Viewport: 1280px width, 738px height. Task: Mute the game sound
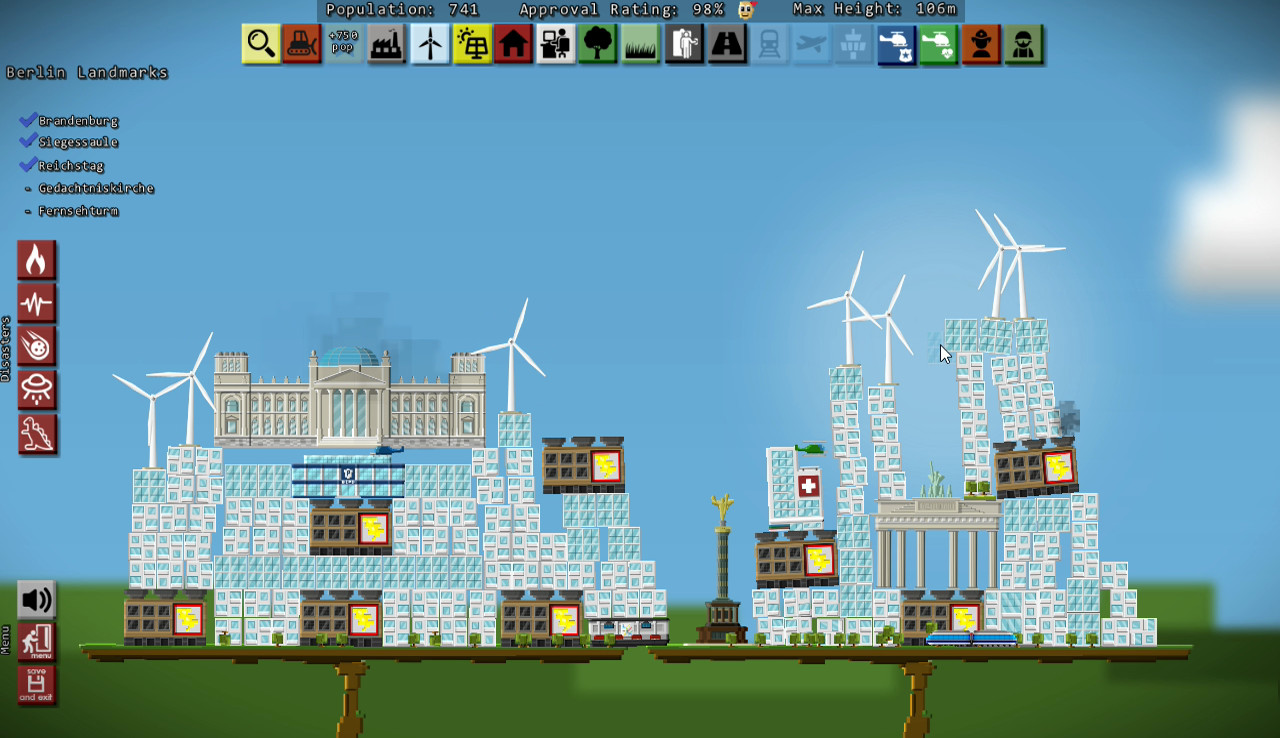pos(37,600)
